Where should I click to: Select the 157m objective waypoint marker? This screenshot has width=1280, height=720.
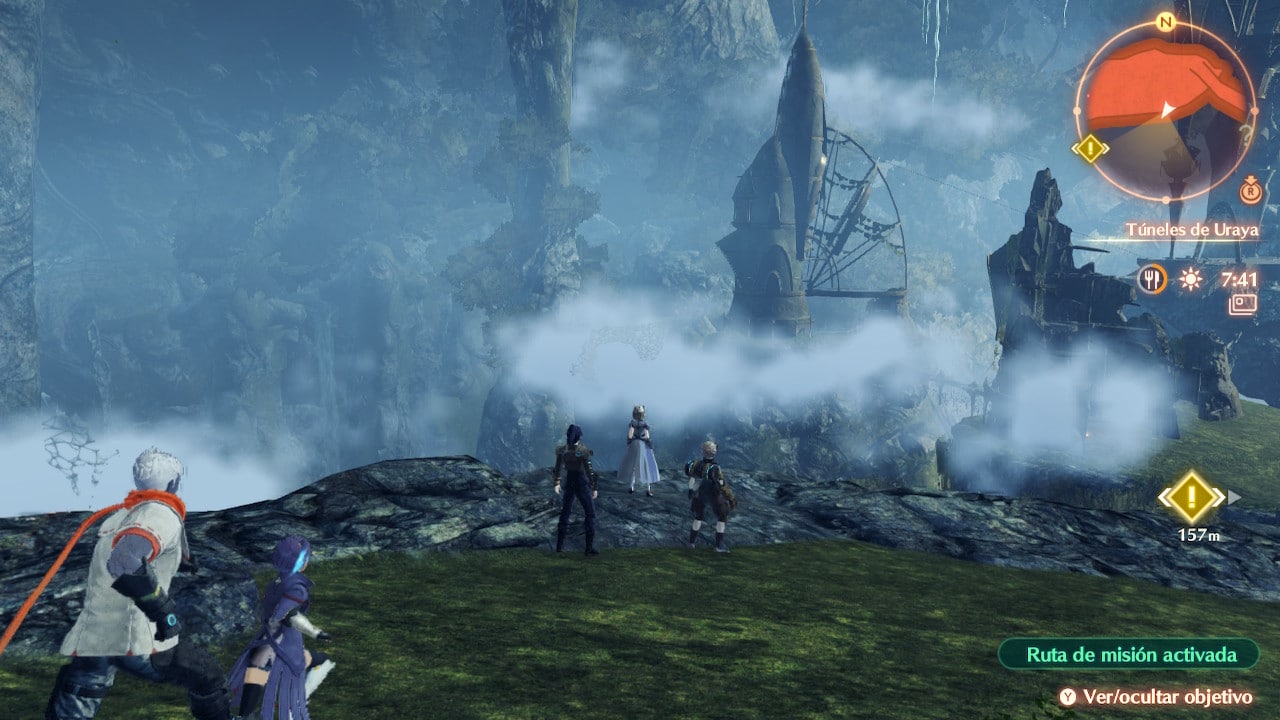click(x=1191, y=497)
